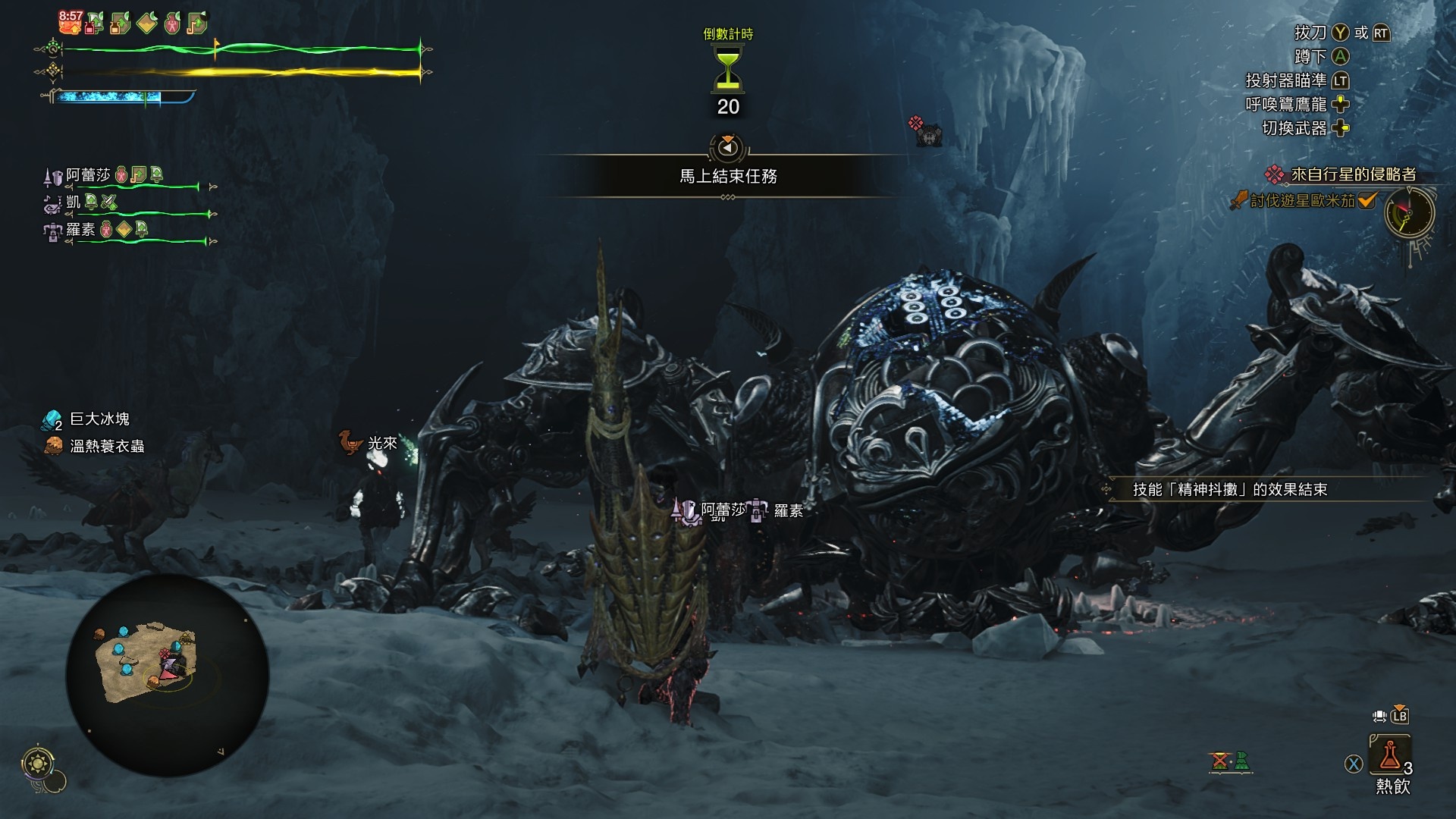Select the 溫熱蓑衣蟲 nearby item entry
The image size is (1456, 819).
[106, 446]
